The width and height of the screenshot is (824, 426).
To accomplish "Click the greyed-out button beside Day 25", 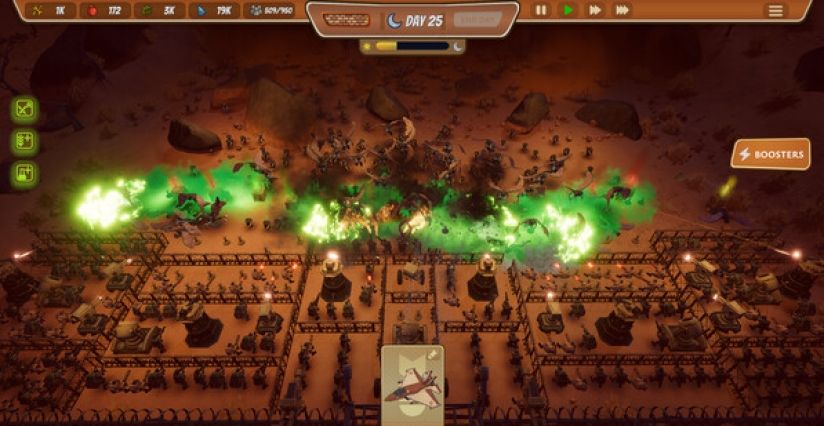I will click(x=477, y=20).
